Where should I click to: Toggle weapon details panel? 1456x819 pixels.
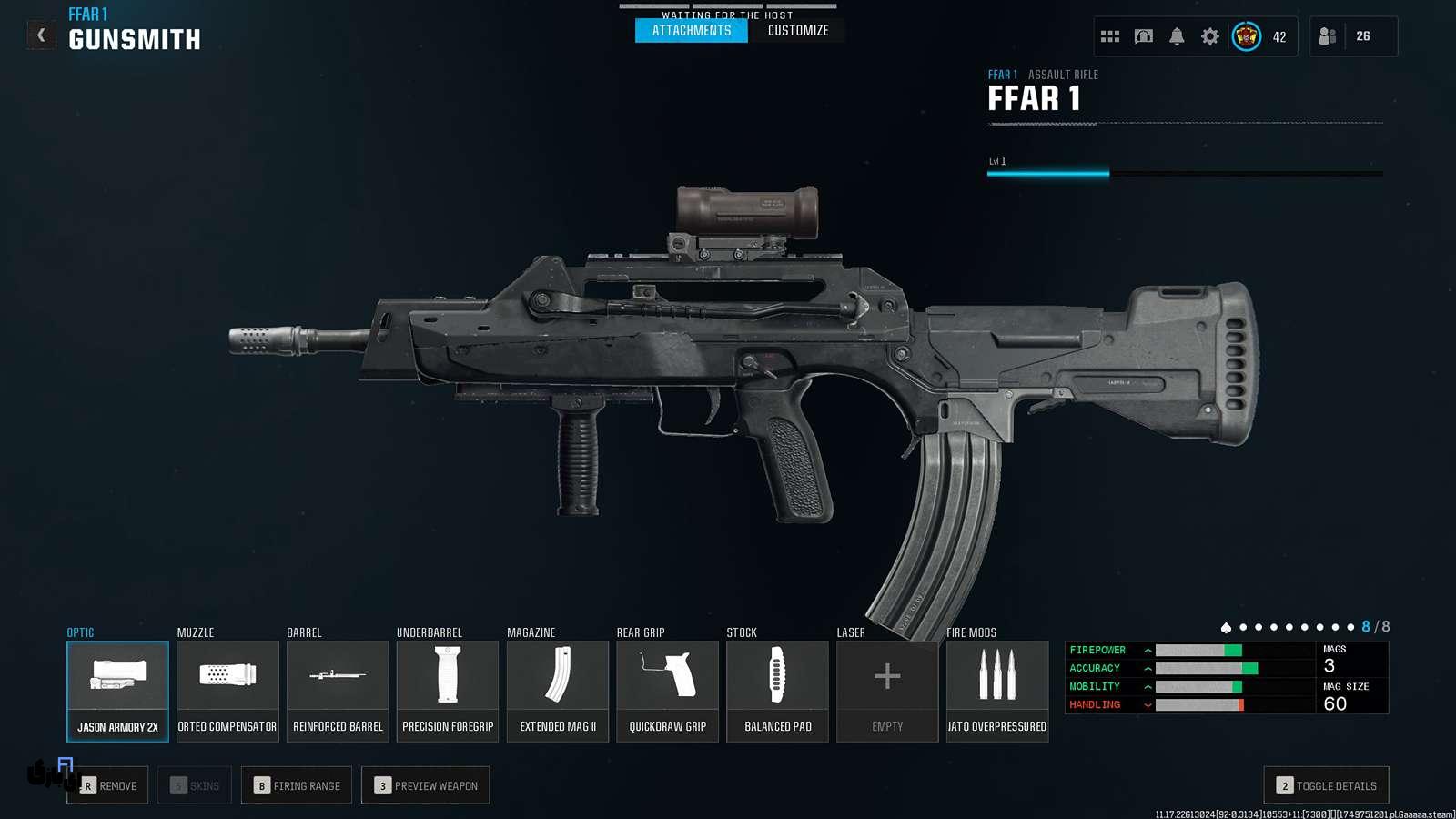tap(1326, 785)
